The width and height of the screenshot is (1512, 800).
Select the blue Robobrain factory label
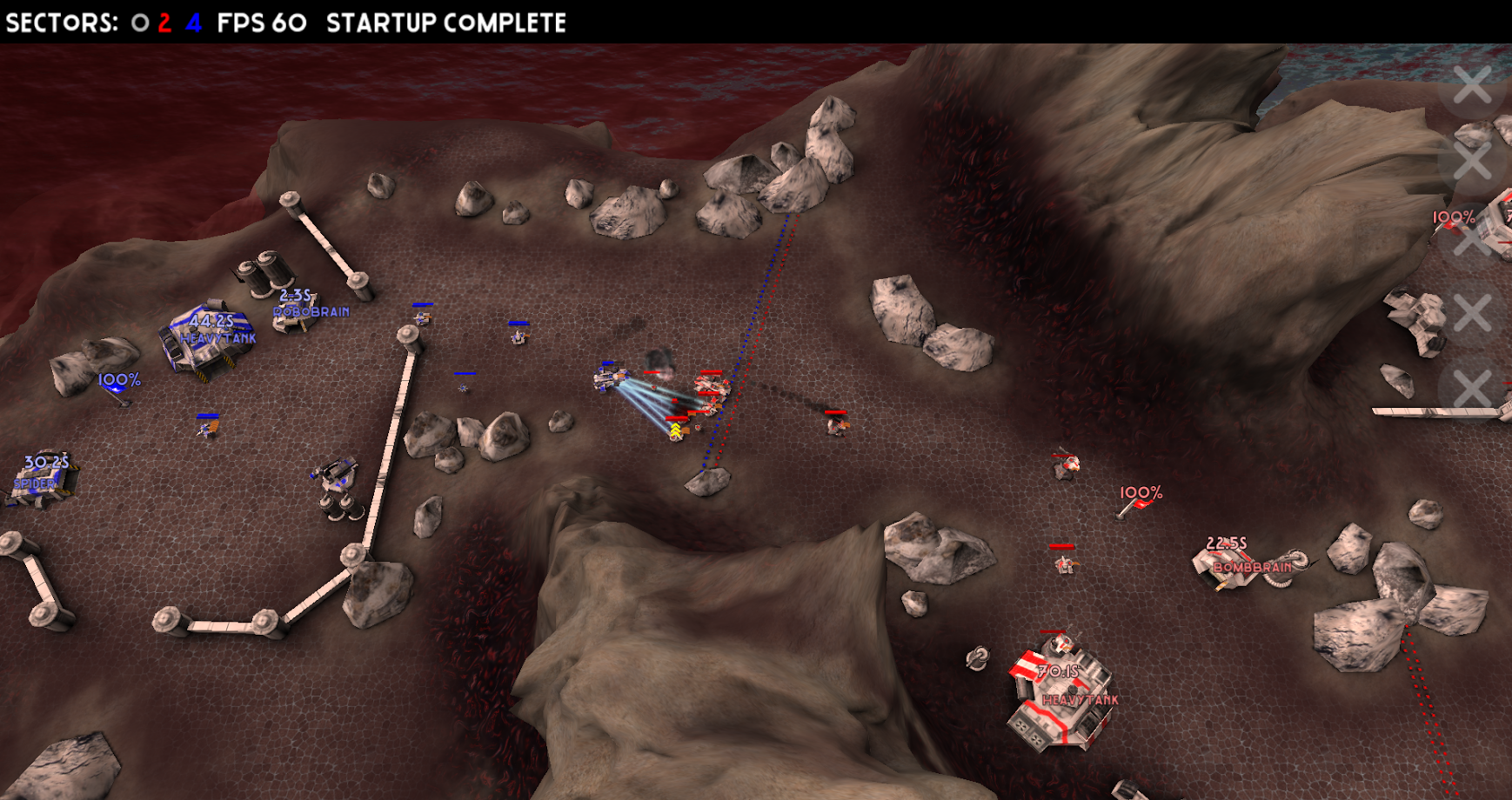point(311,311)
